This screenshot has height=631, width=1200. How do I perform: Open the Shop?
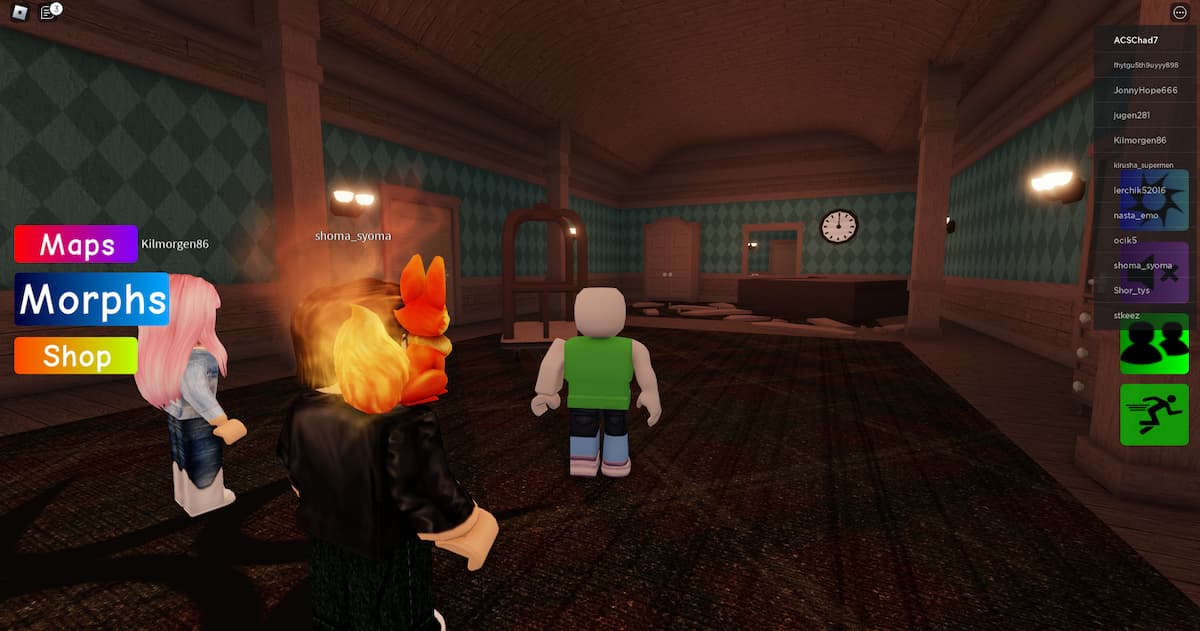(76, 356)
